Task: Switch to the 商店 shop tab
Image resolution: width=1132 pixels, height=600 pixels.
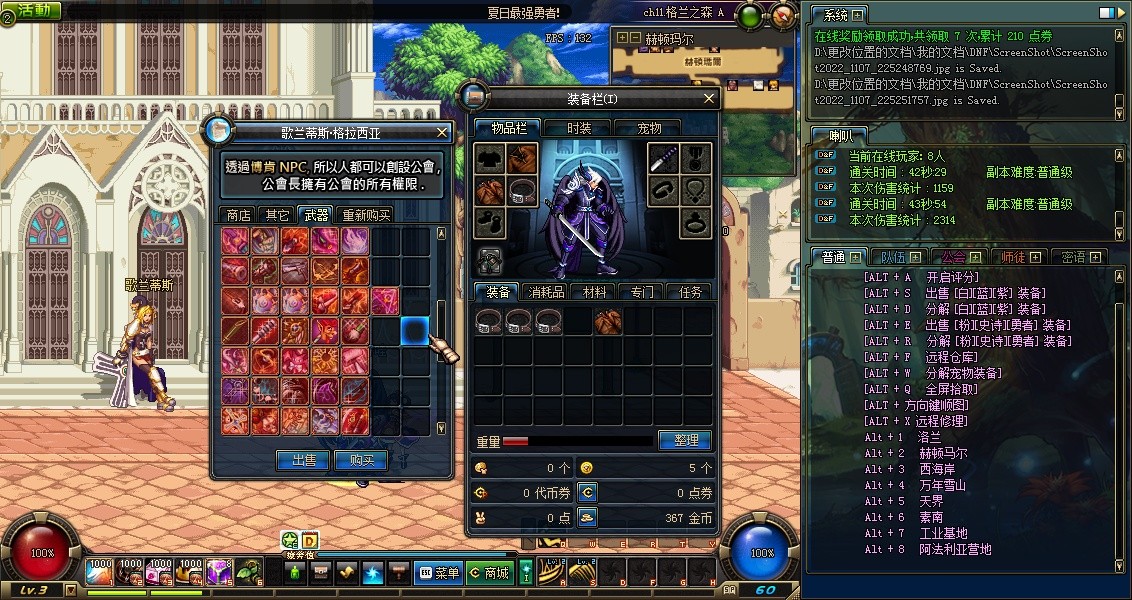Action: [x=239, y=215]
